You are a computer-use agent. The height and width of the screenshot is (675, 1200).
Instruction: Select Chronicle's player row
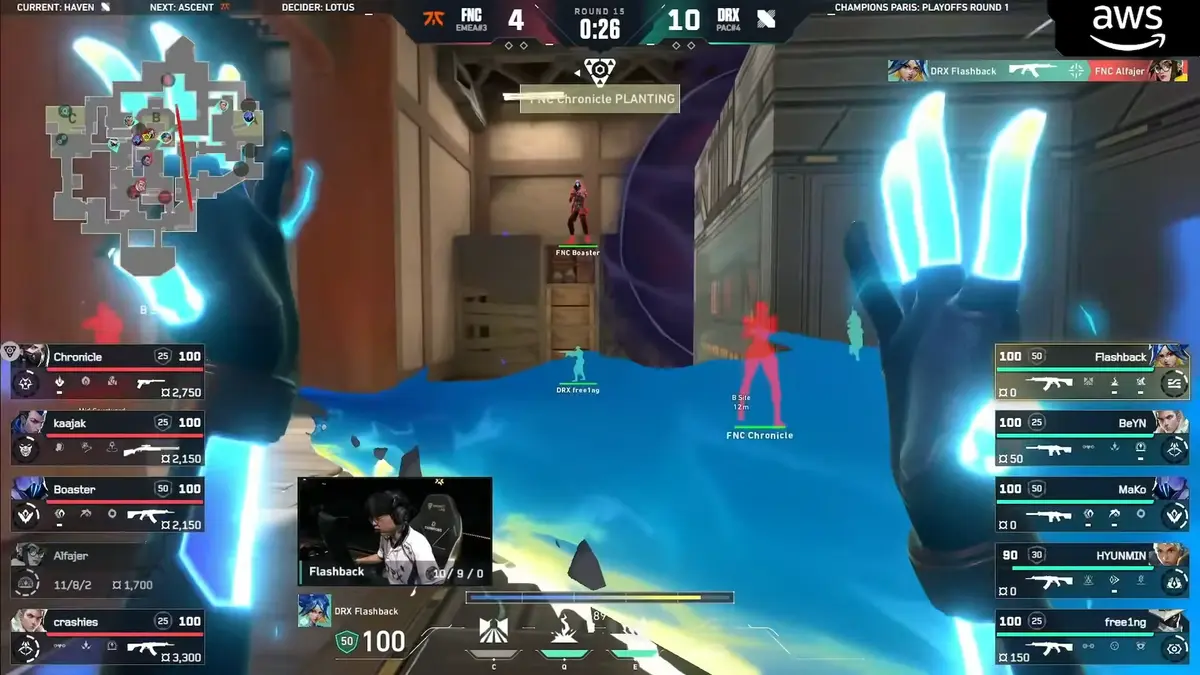[108, 369]
